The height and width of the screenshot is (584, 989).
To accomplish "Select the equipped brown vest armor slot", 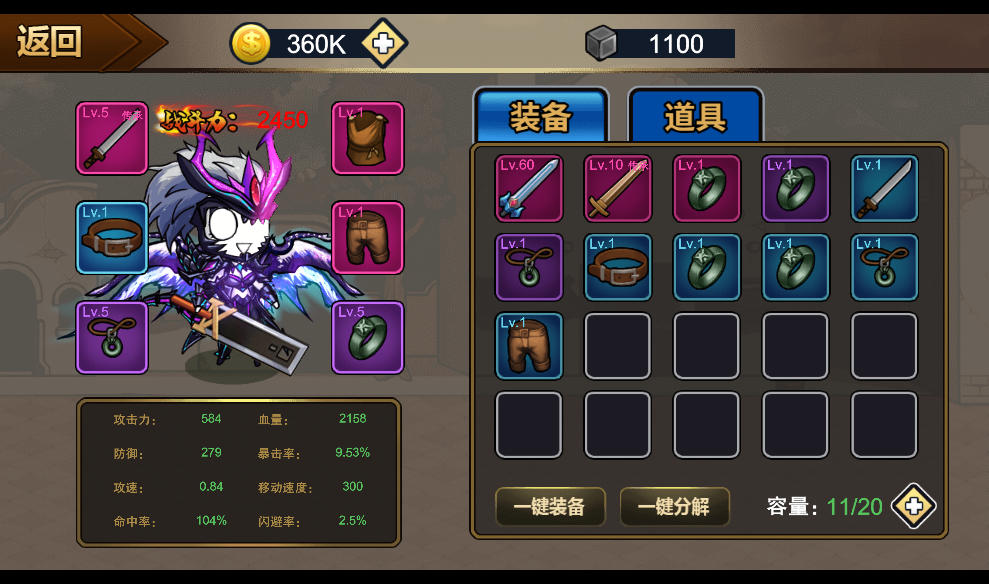I will point(367,138).
